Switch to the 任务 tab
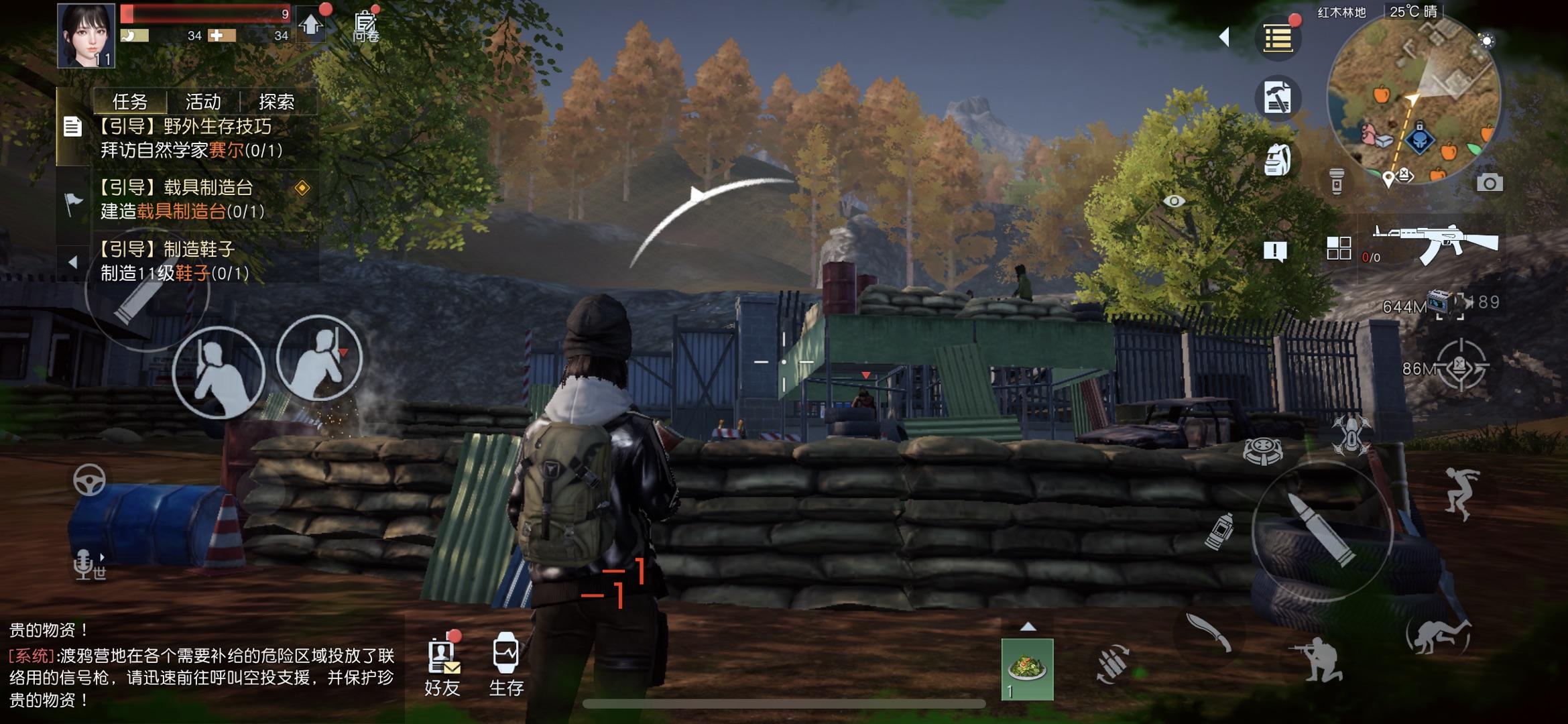Screen dimensions: 1568x724 point(130,102)
